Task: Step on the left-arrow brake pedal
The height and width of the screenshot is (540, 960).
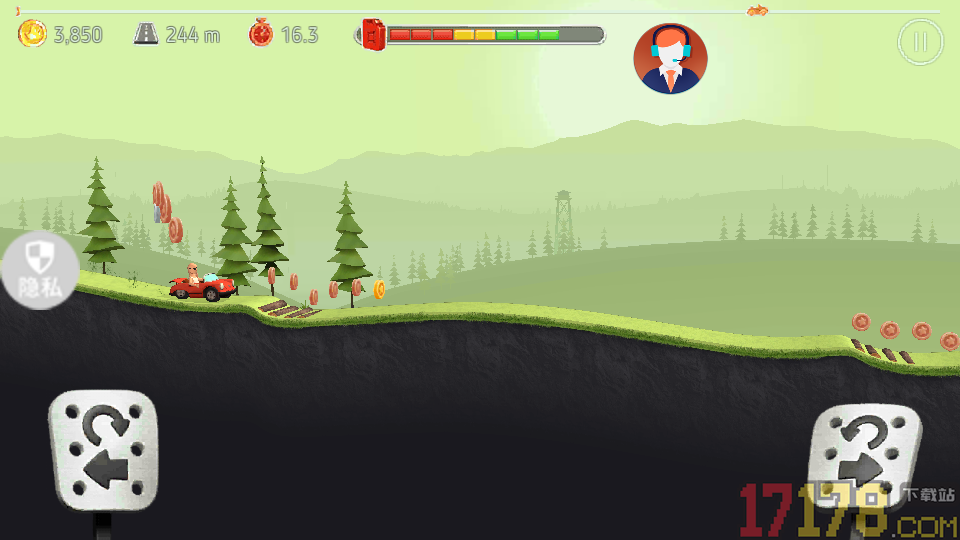Action: [104, 452]
